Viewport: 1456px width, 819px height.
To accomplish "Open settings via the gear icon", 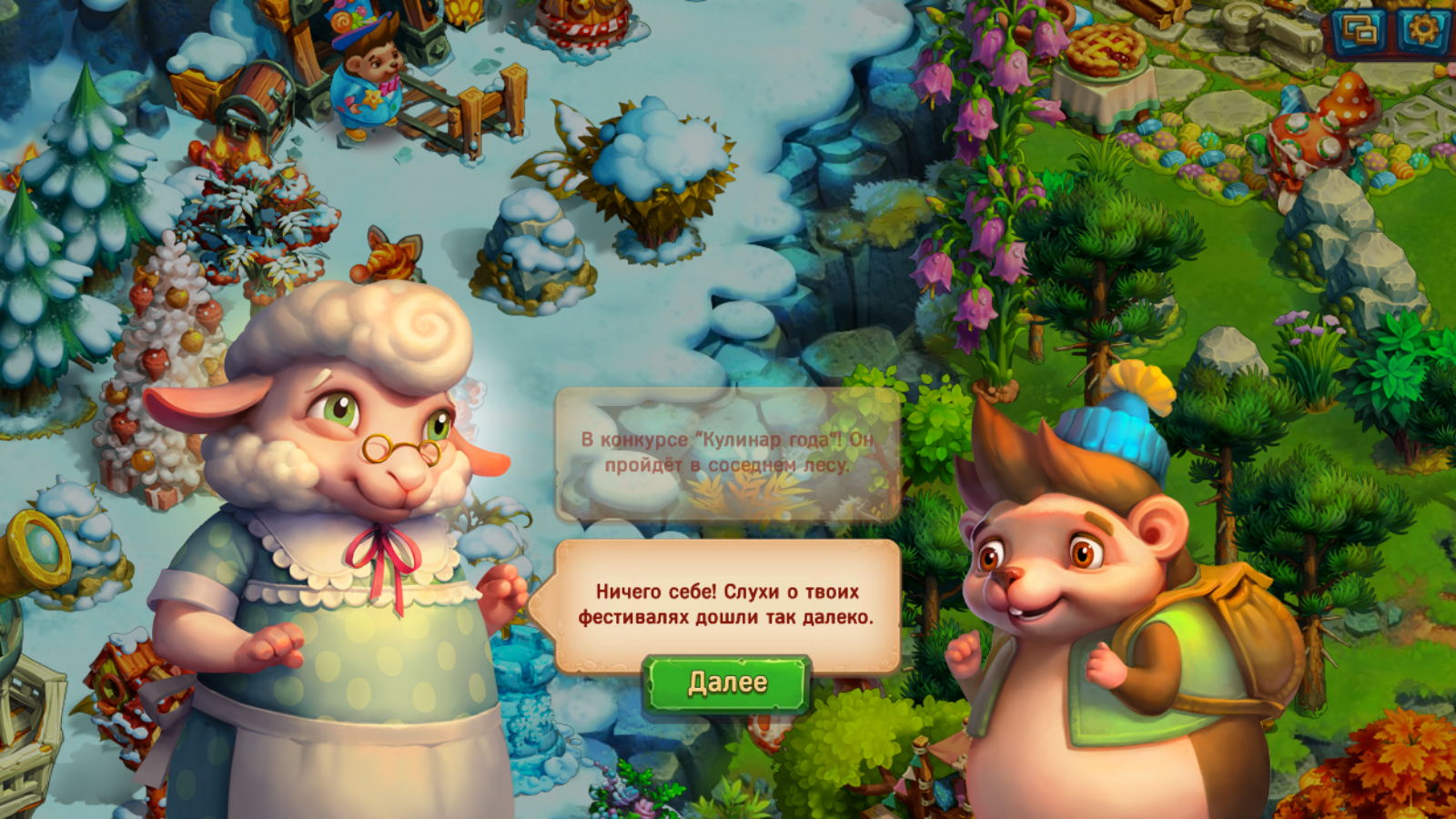I will pyautogui.click(x=1421, y=31).
